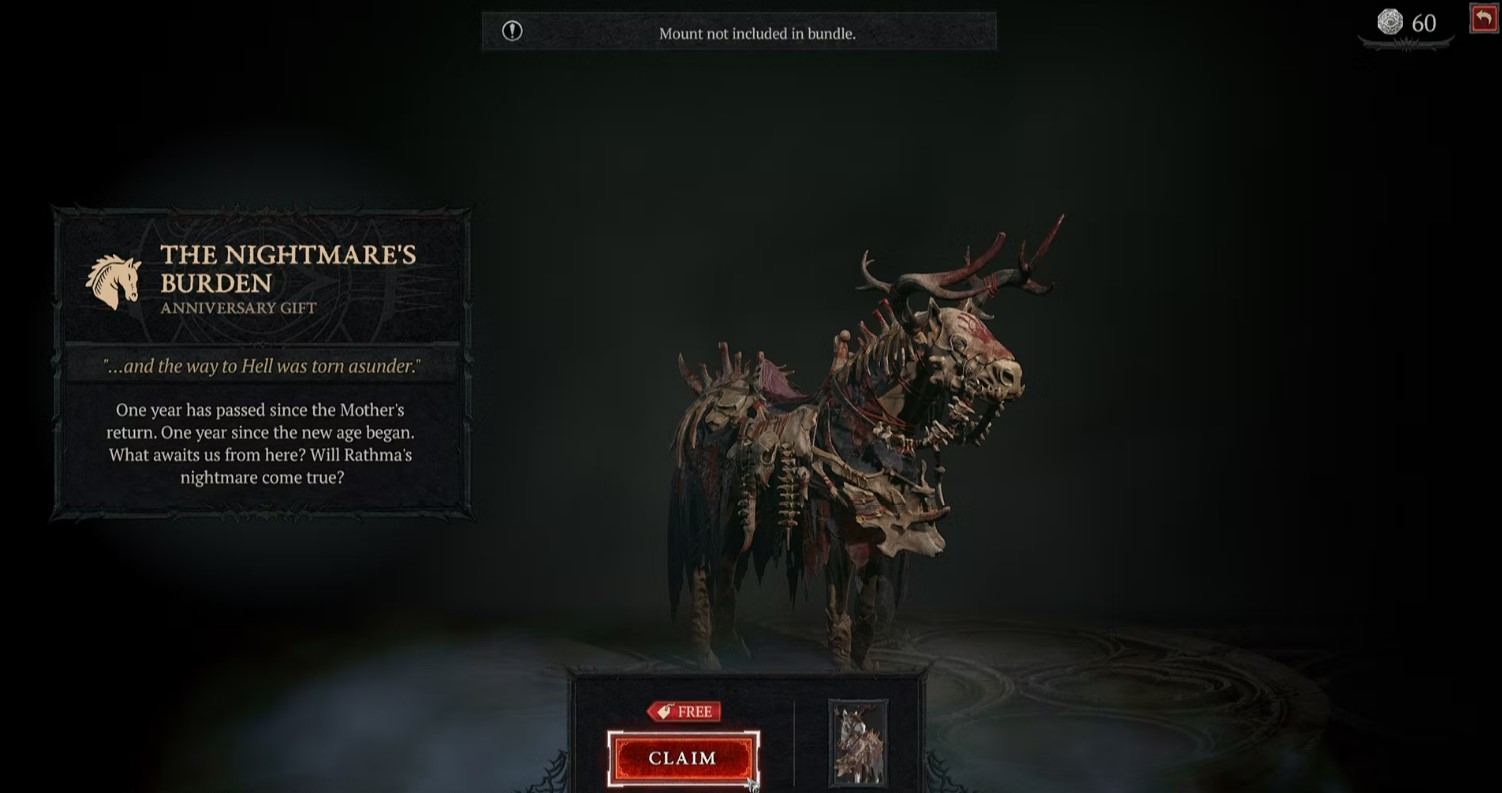The height and width of the screenshot is (793, 1502).
Task: Click the winged ornament under the currency counter
Action: (x=1406, y=42)
